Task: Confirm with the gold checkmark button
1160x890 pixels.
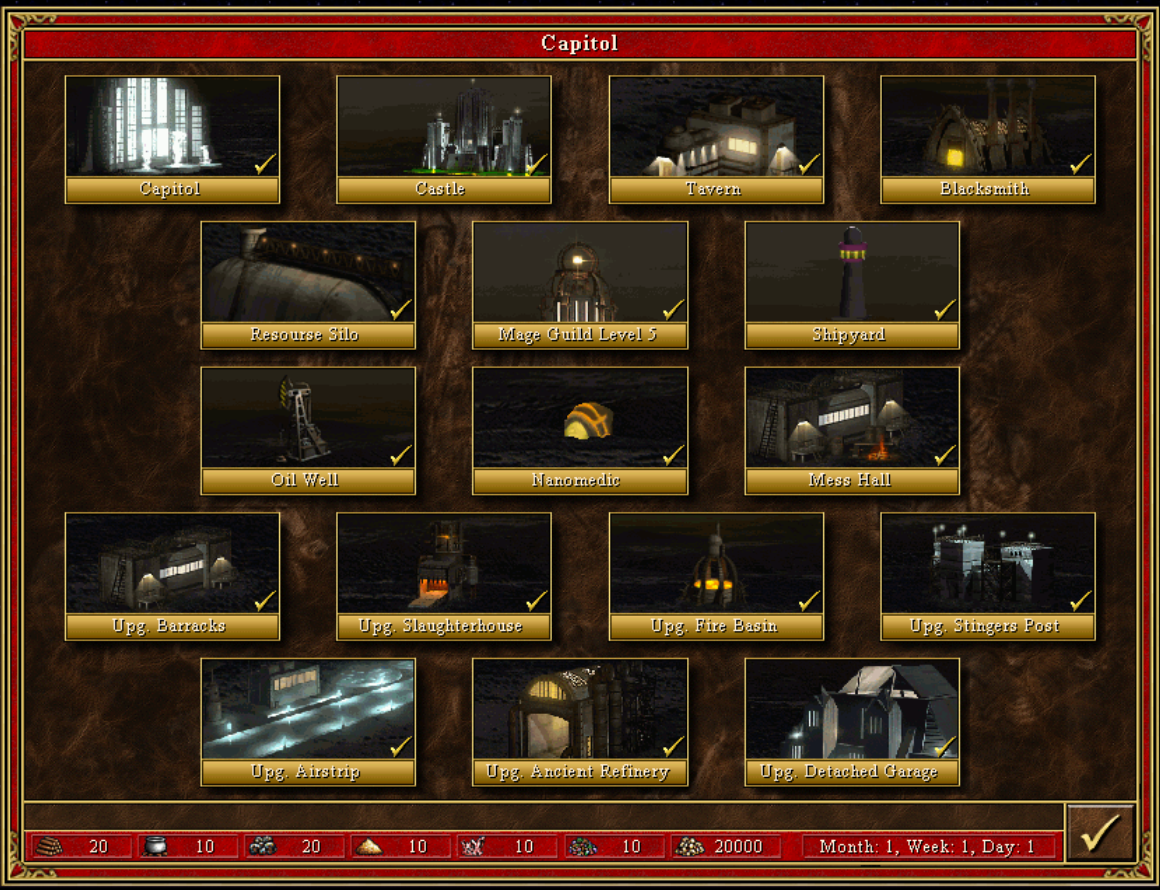Action: tap(1100, 833)
